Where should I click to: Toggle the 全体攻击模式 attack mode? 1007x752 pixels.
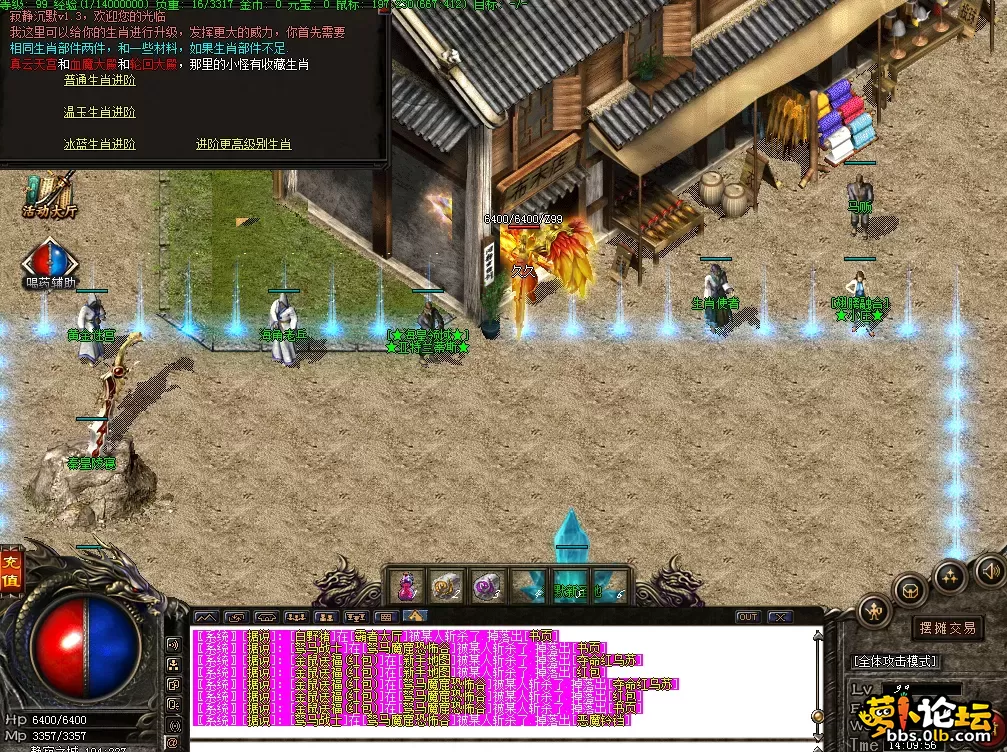[x=895, y=661]
